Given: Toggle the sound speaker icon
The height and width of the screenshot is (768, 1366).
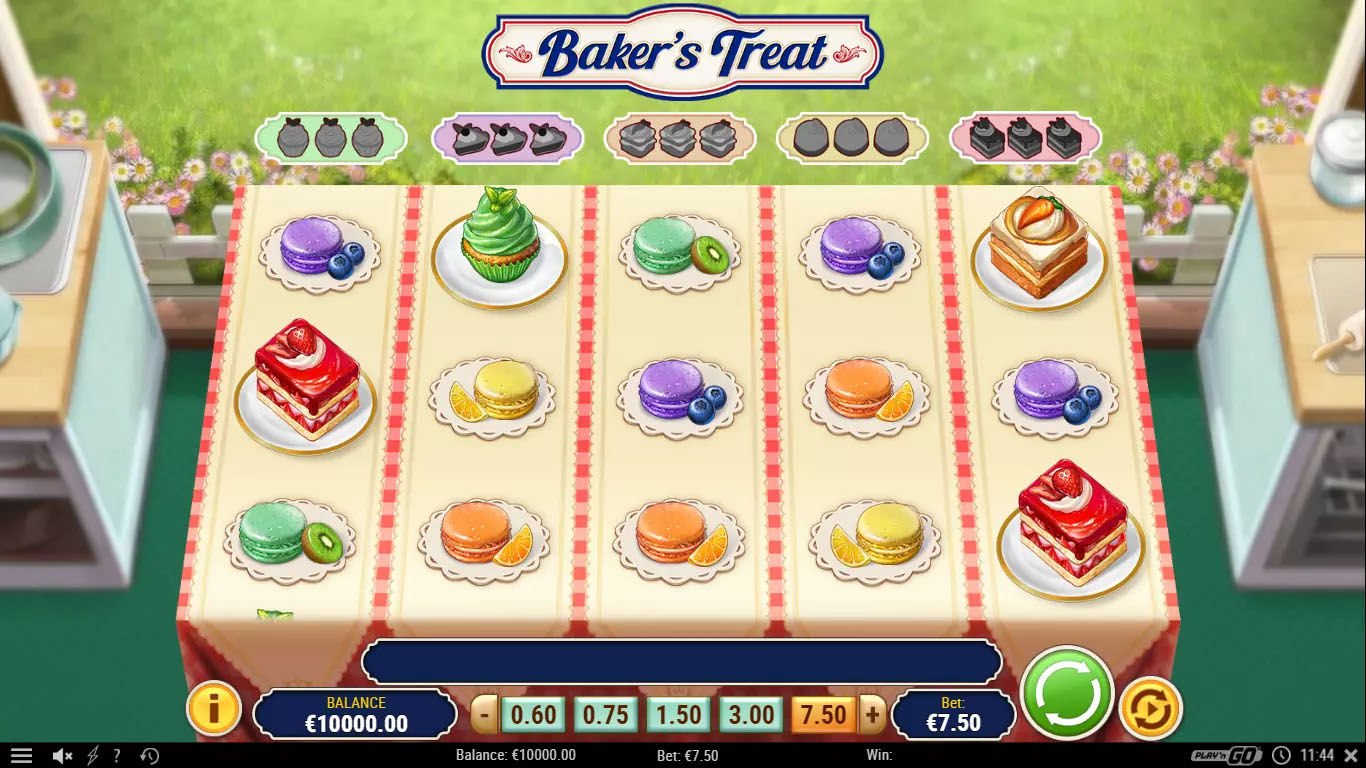Looking at the screenshot, I should pos(62,756).
